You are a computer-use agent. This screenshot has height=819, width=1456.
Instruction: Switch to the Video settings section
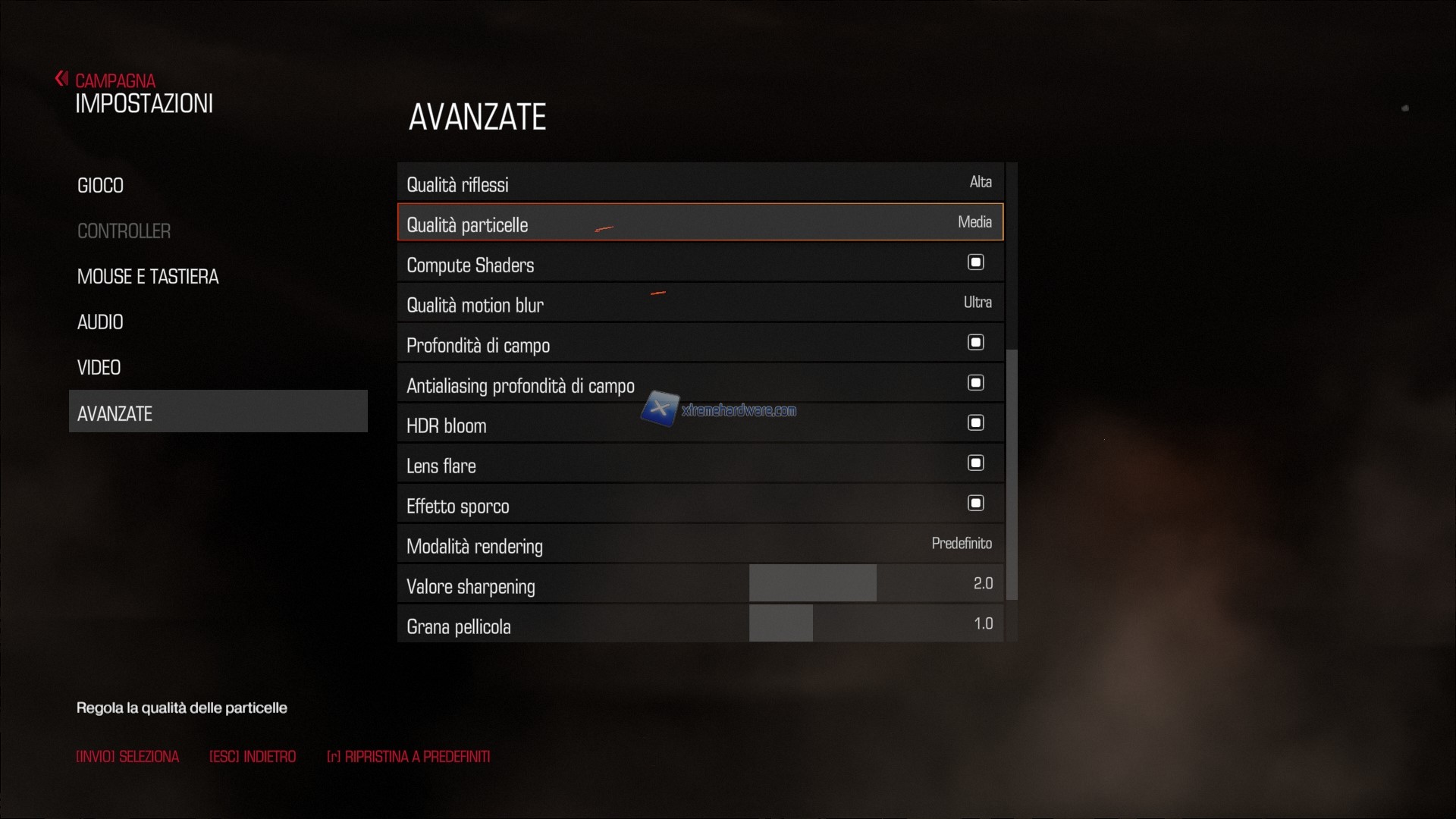99,368
